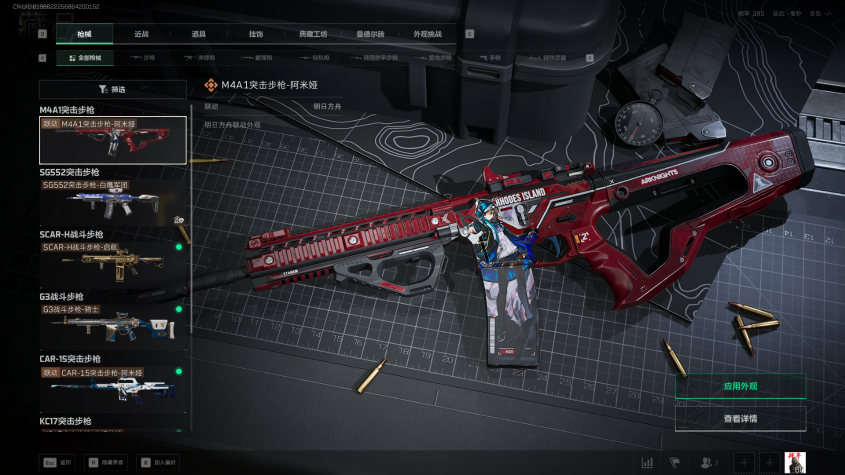
Task: Open 查看详情 (View Details)
Action: [740, 418]
